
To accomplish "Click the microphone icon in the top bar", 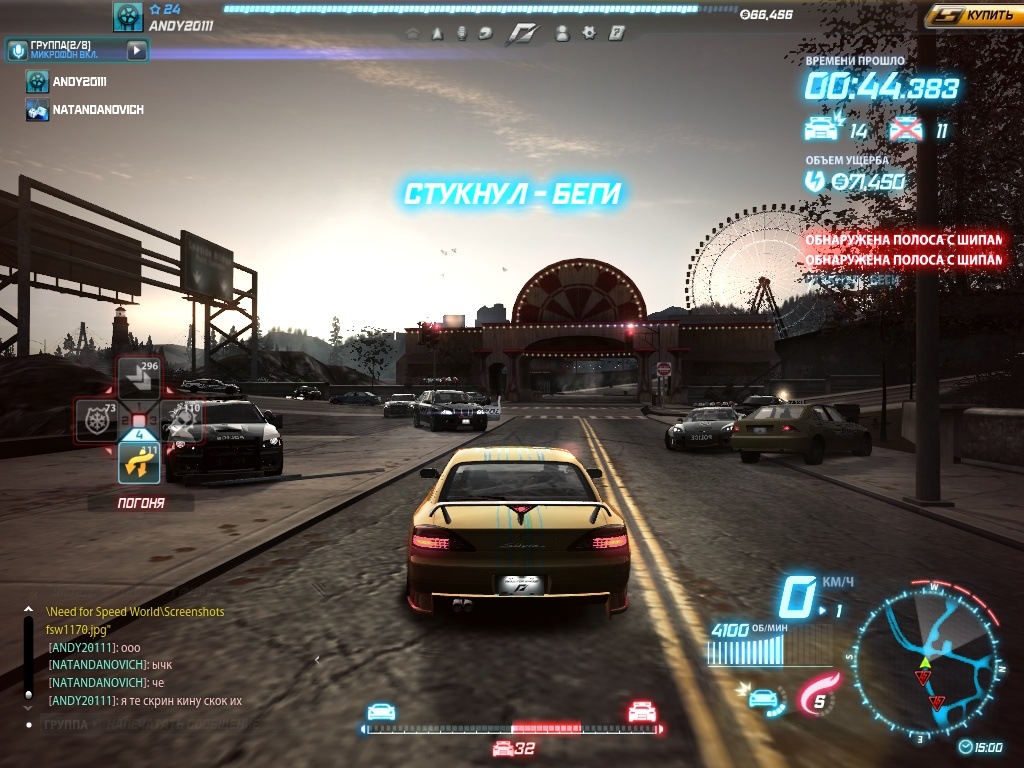I will click(x=461, y=33).
